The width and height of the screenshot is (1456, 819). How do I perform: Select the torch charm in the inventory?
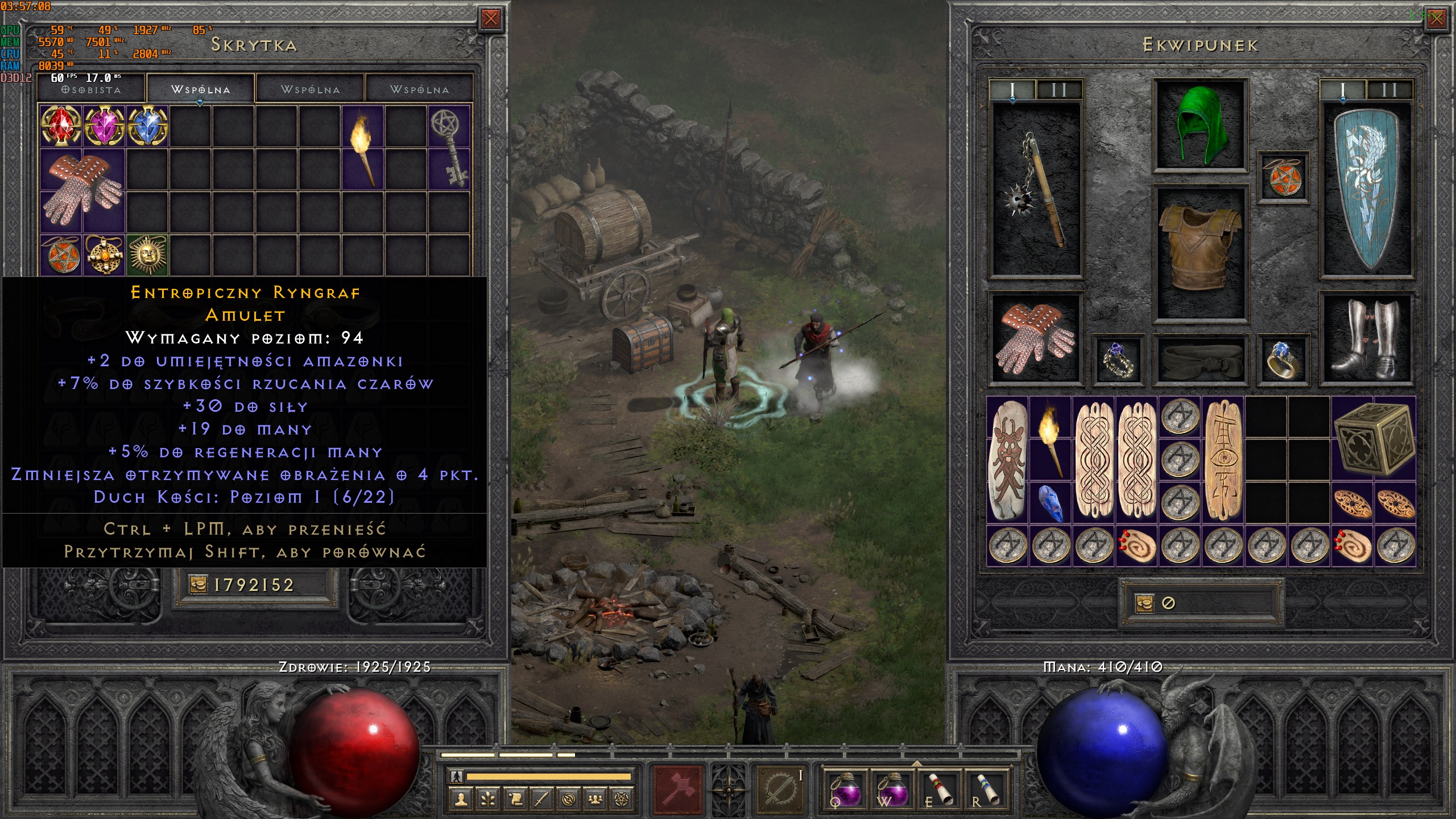(1050, 439)
